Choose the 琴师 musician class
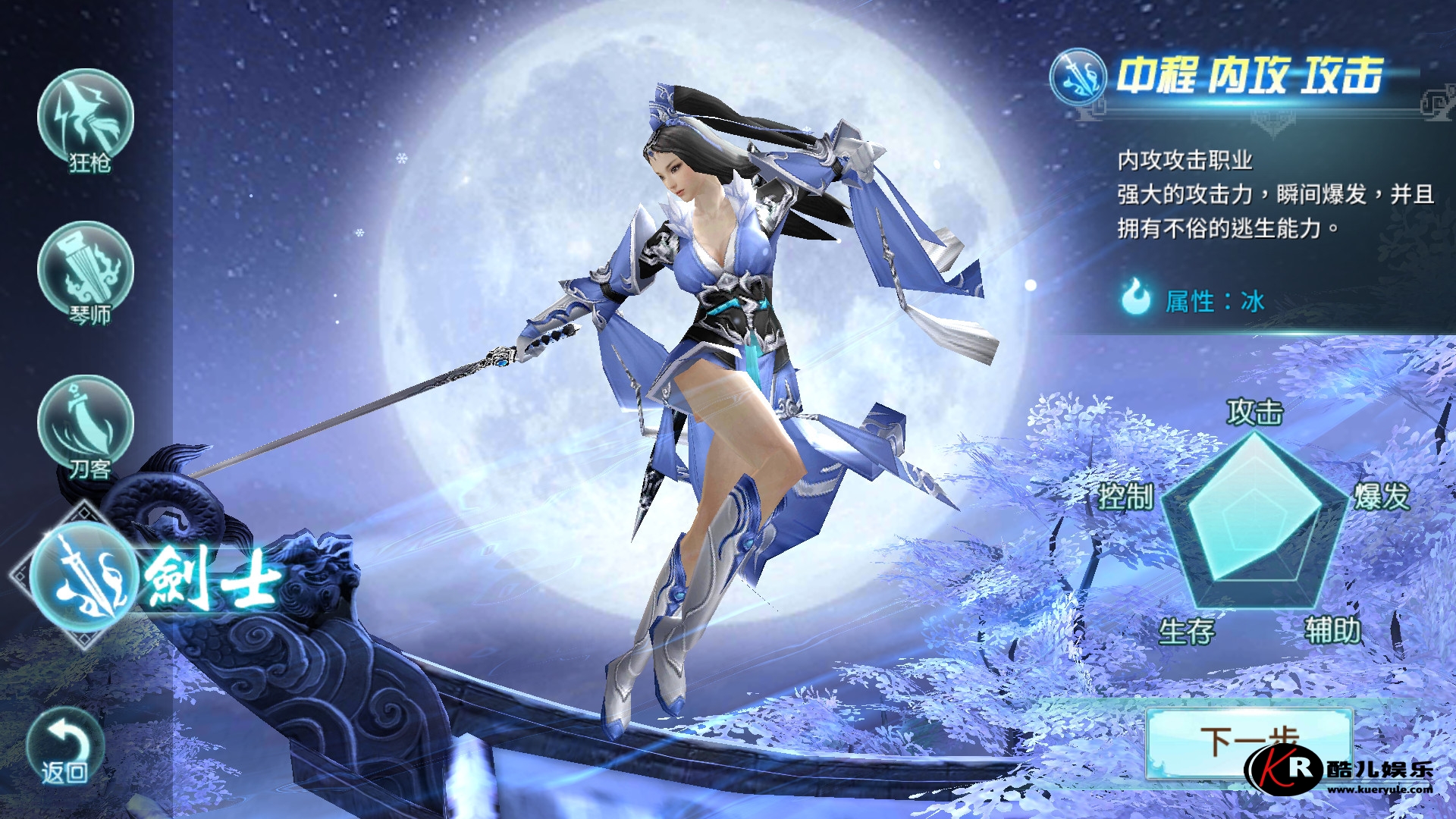The width and height of the screenshot is (1456, 819). (86, 271)
